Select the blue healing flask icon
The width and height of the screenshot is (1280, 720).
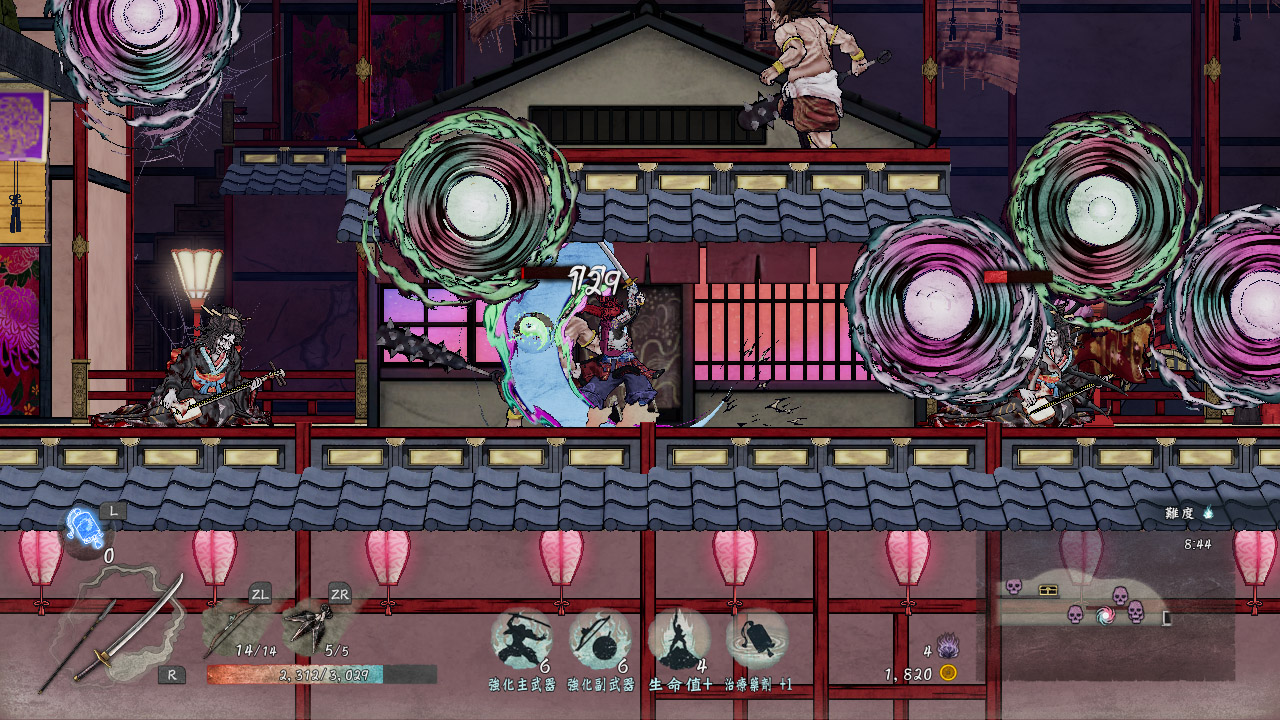click(84, 527)
